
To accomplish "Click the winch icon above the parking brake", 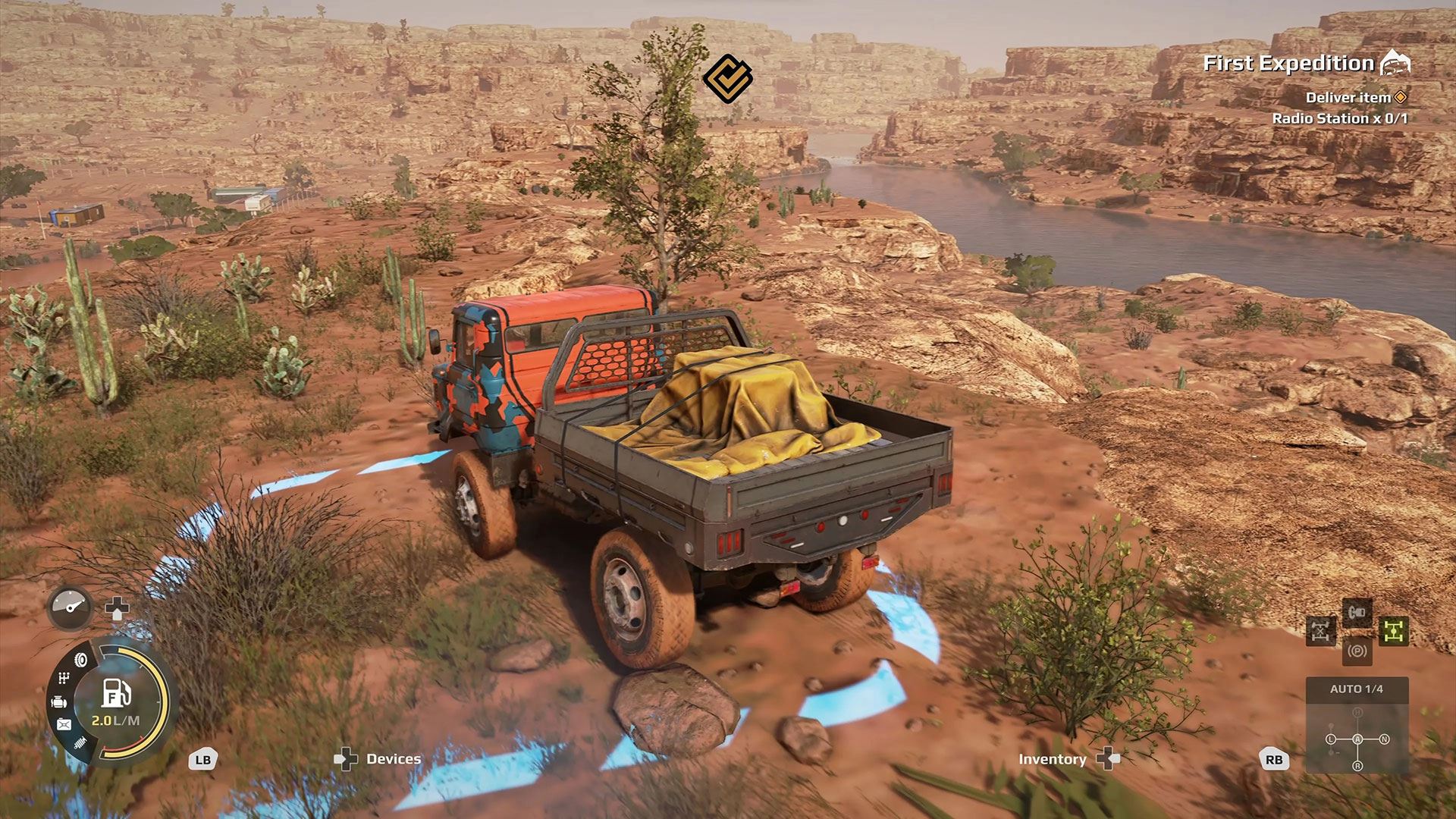I will coord(1357,611).
